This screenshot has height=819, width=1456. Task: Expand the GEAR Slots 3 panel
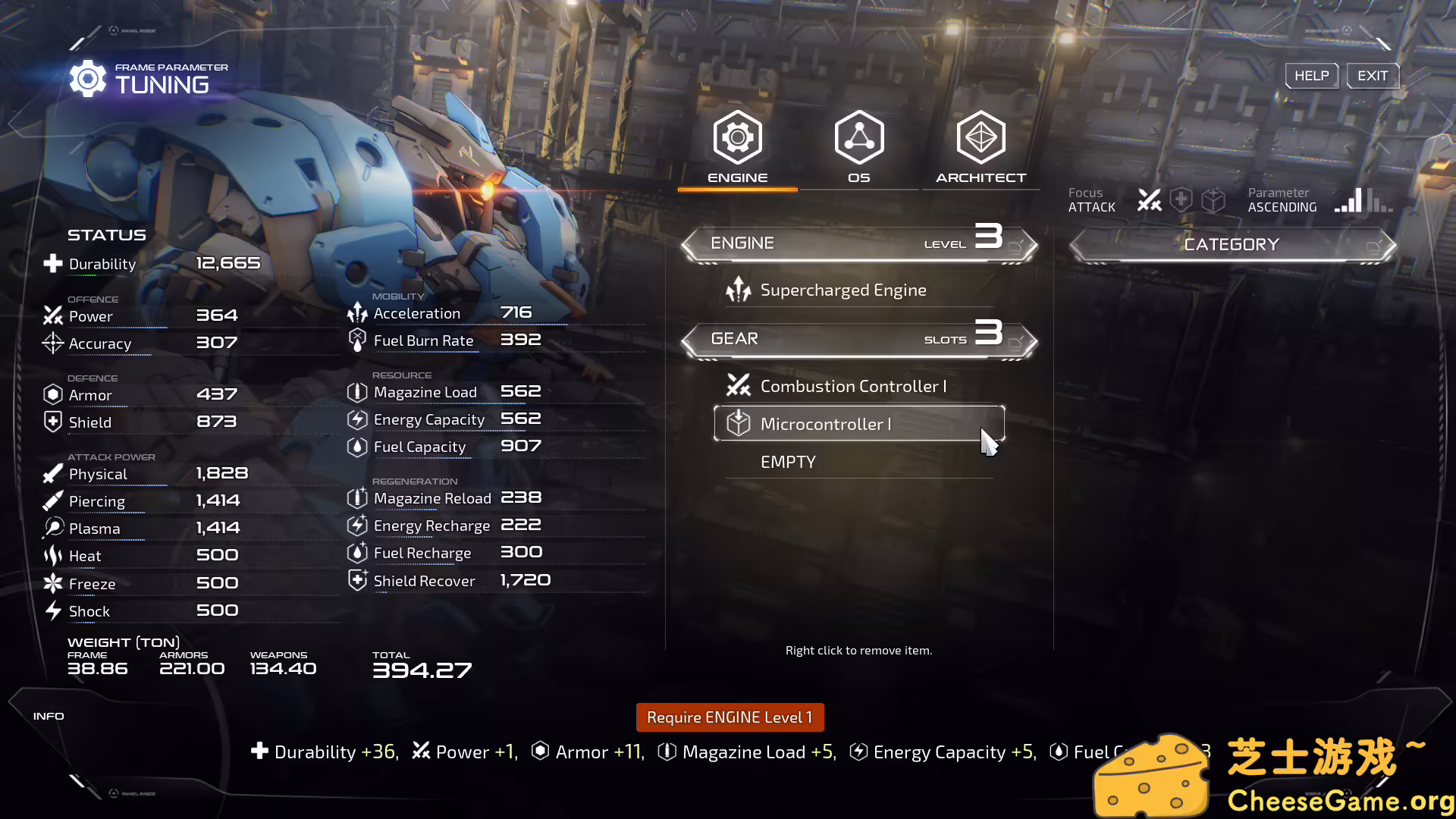pos(858,338)
